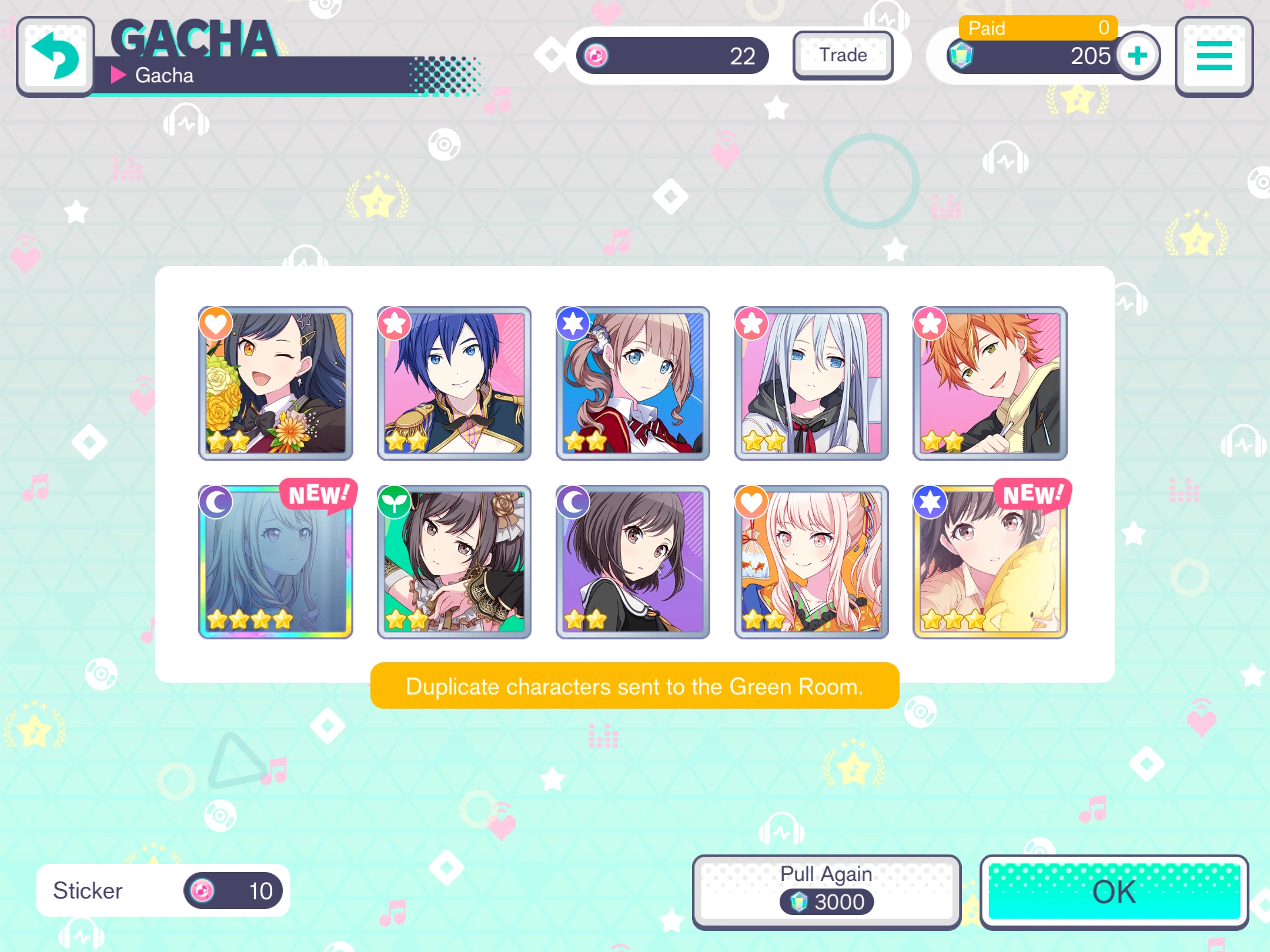Click the heart attribute icon on first card
The width and height of the screenshot is (1270, 952).
coord(216,323)
